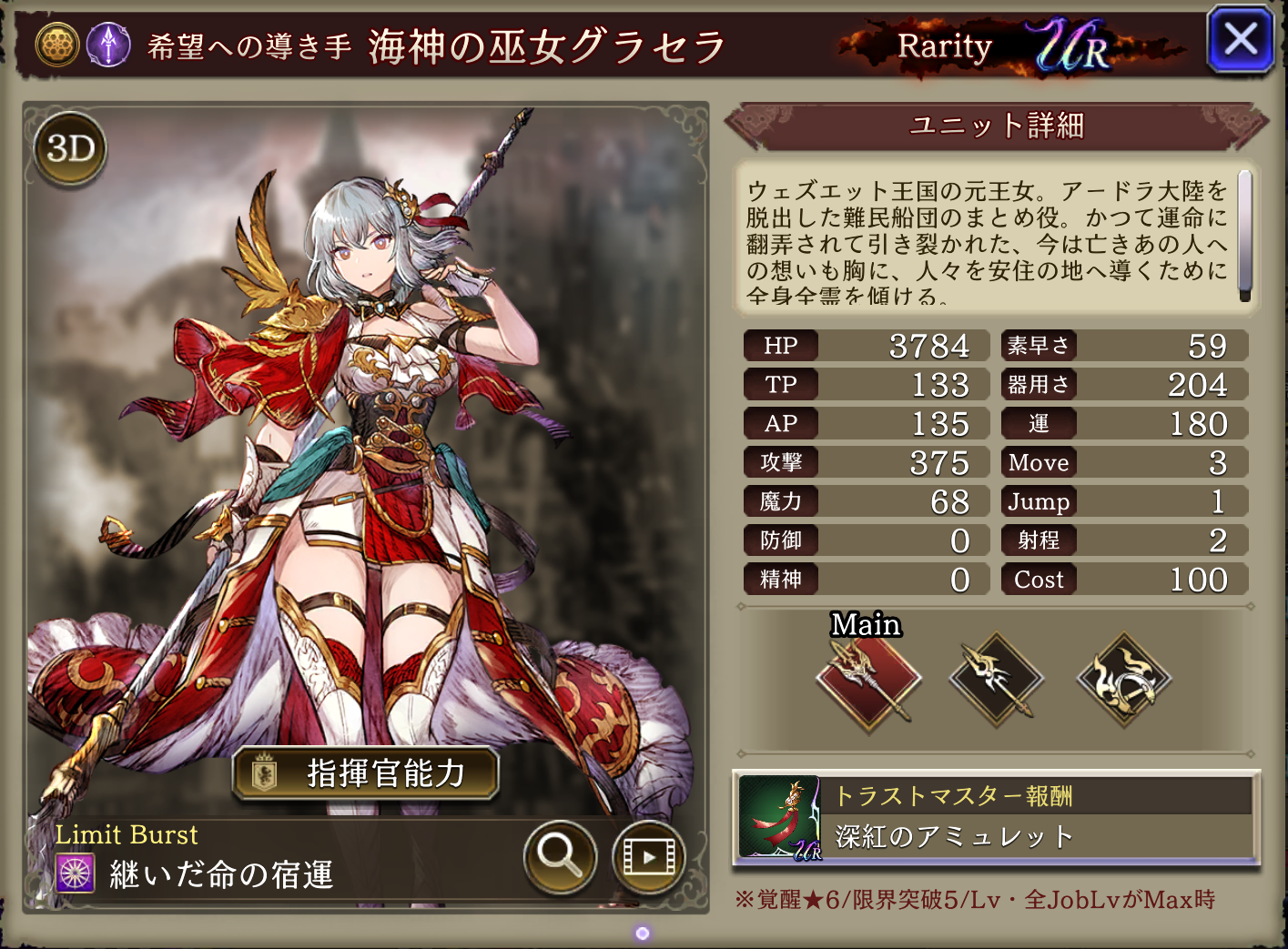
Task: Open the 指揮官能力 commander ability panel
Action: 366,773
